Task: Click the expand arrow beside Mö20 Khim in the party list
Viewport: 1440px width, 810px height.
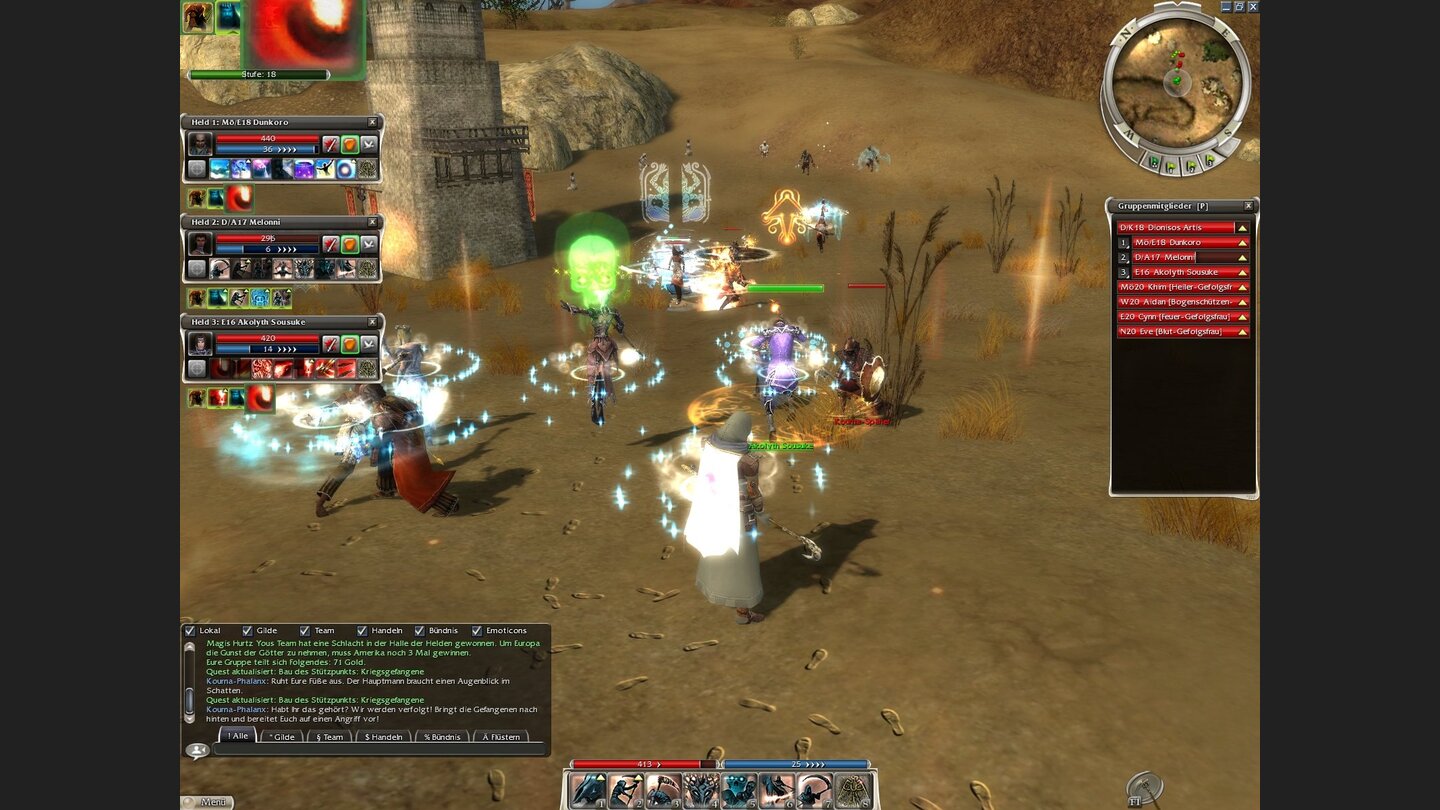Action: click(x=1242, y=287)
